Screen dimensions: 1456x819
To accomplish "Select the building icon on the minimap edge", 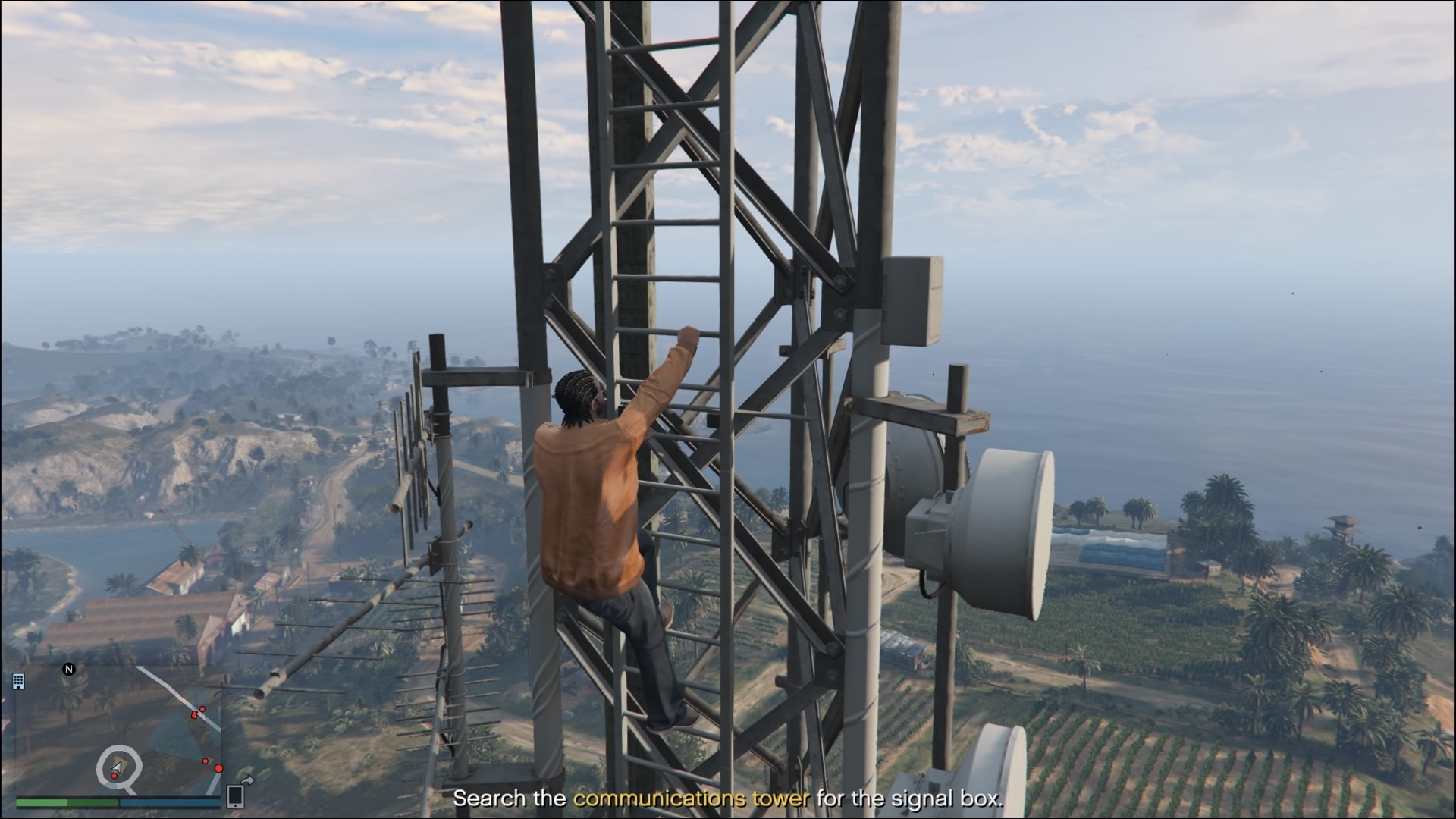I will pos(18,681).
